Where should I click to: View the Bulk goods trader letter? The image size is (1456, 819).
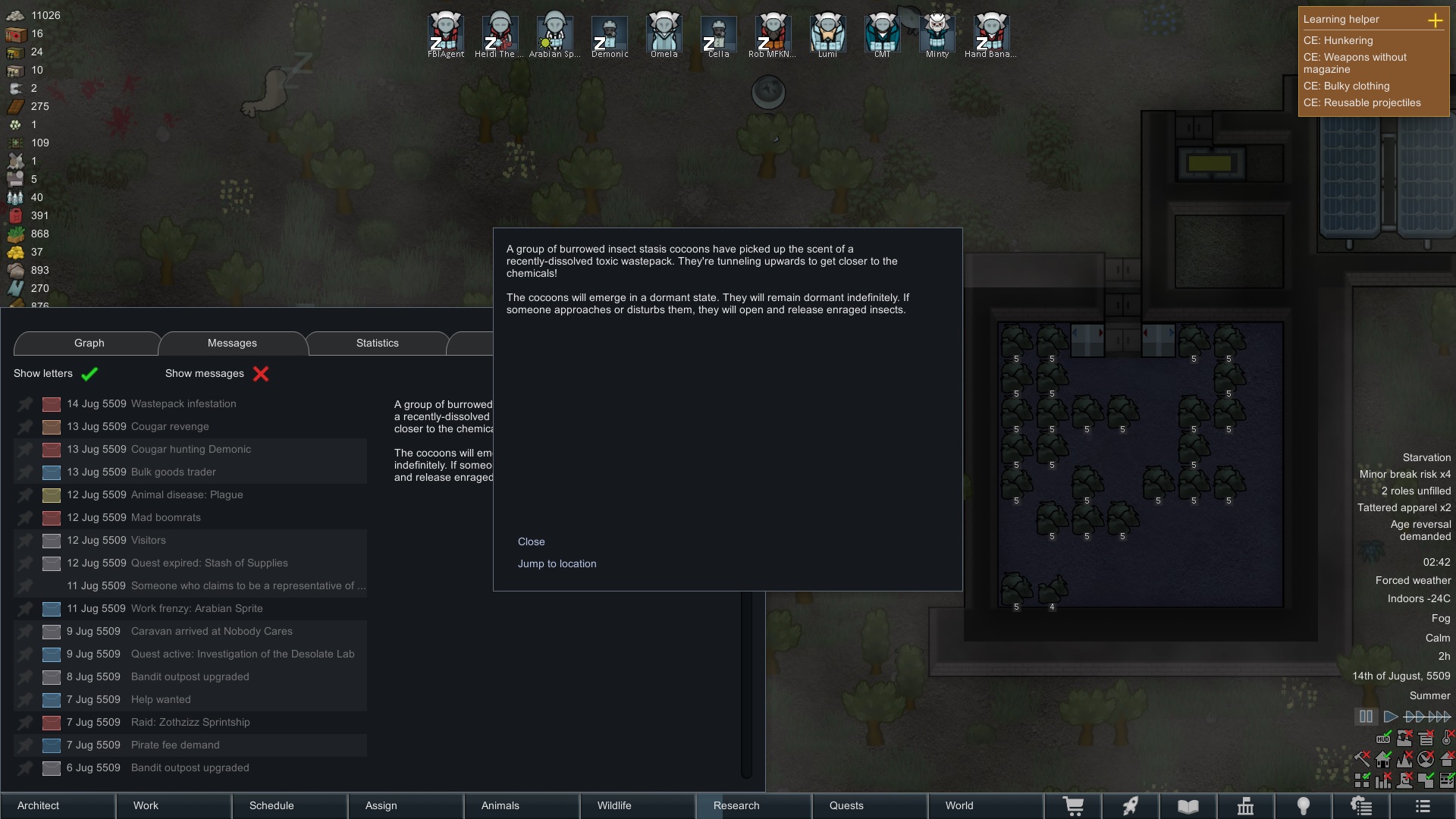click(173, 472)
